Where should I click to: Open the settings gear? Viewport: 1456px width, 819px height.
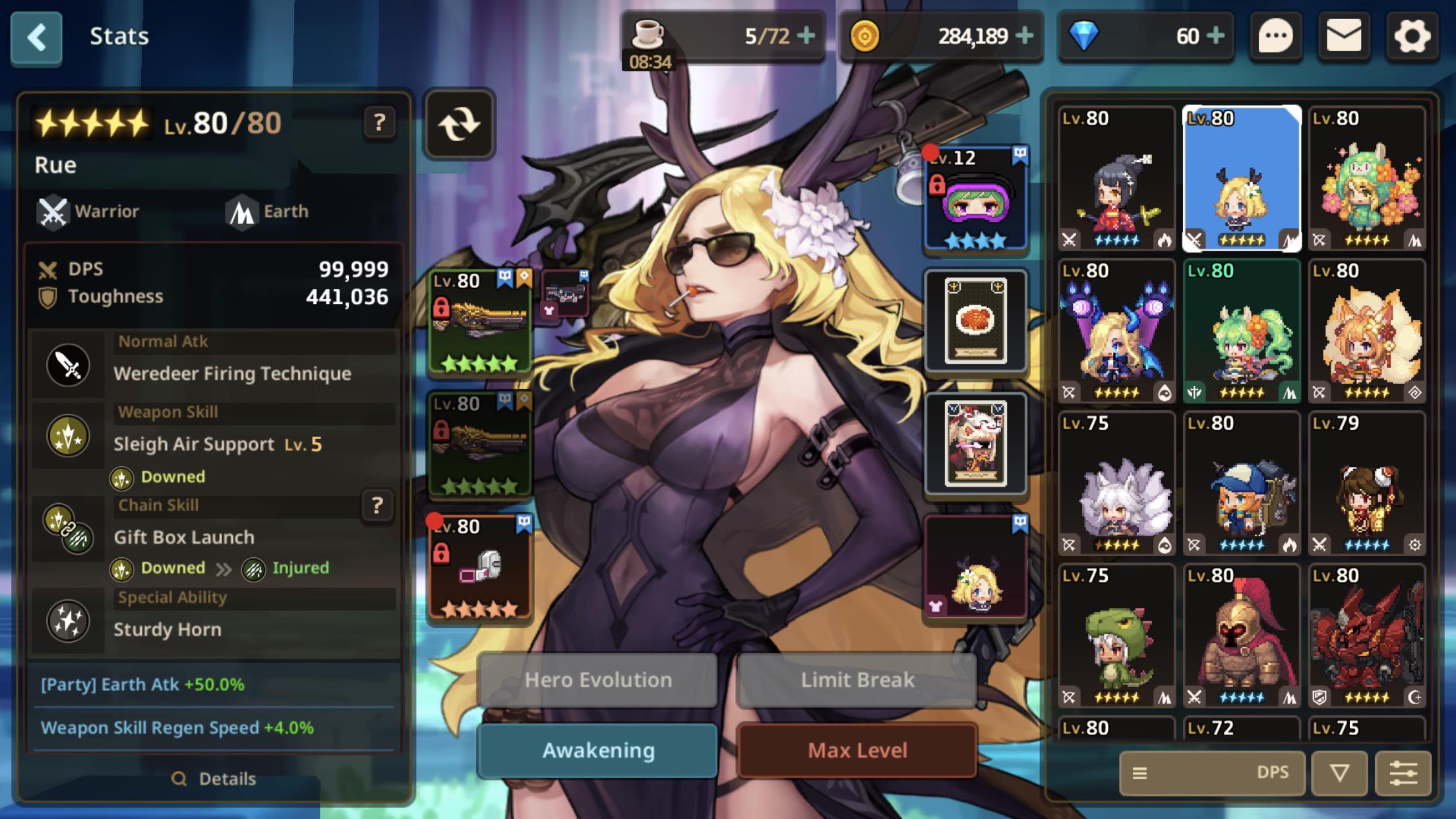[x=1411, y=36]
